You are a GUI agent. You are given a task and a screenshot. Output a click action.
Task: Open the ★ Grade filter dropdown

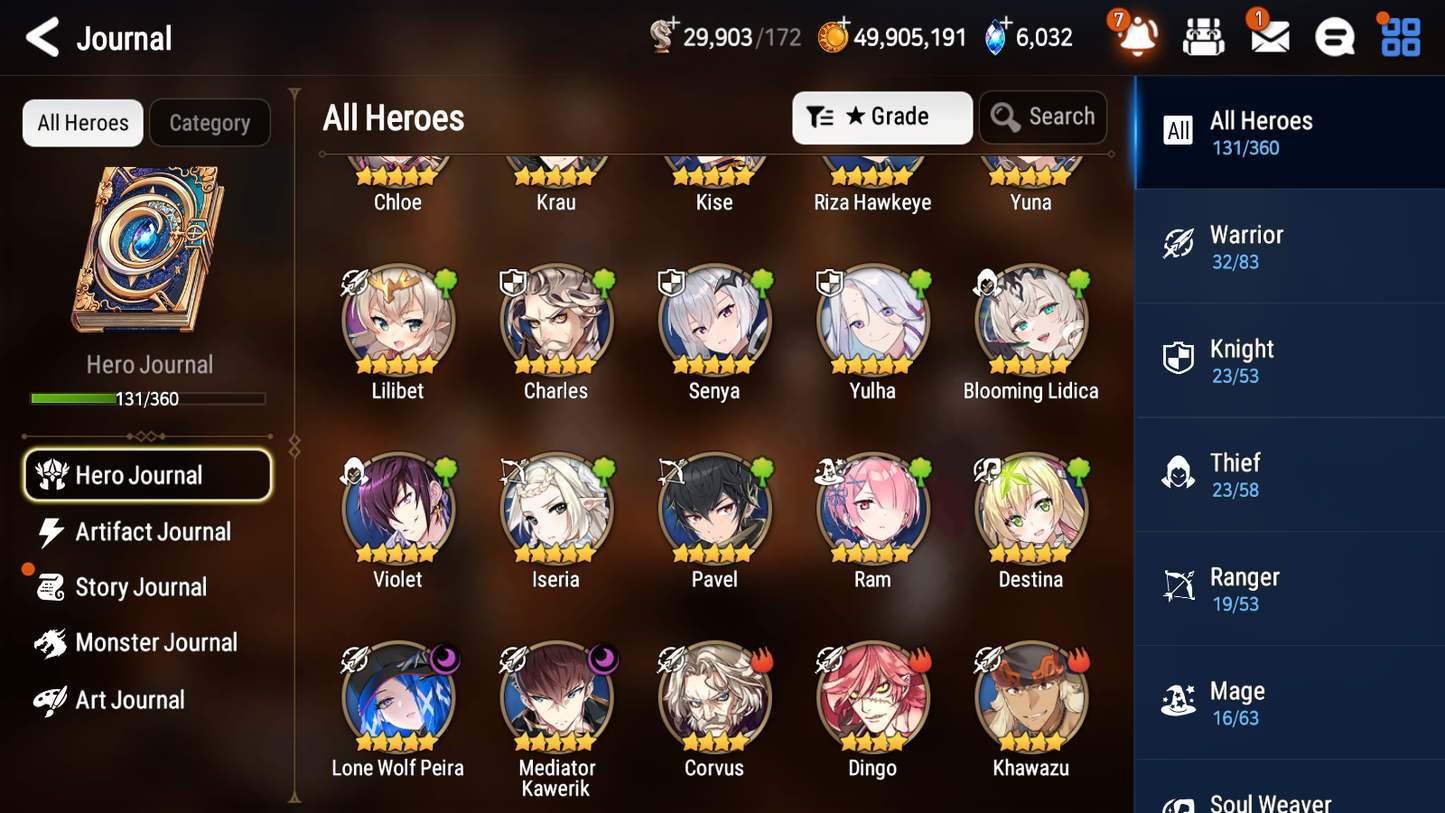(x=882, y=117)
